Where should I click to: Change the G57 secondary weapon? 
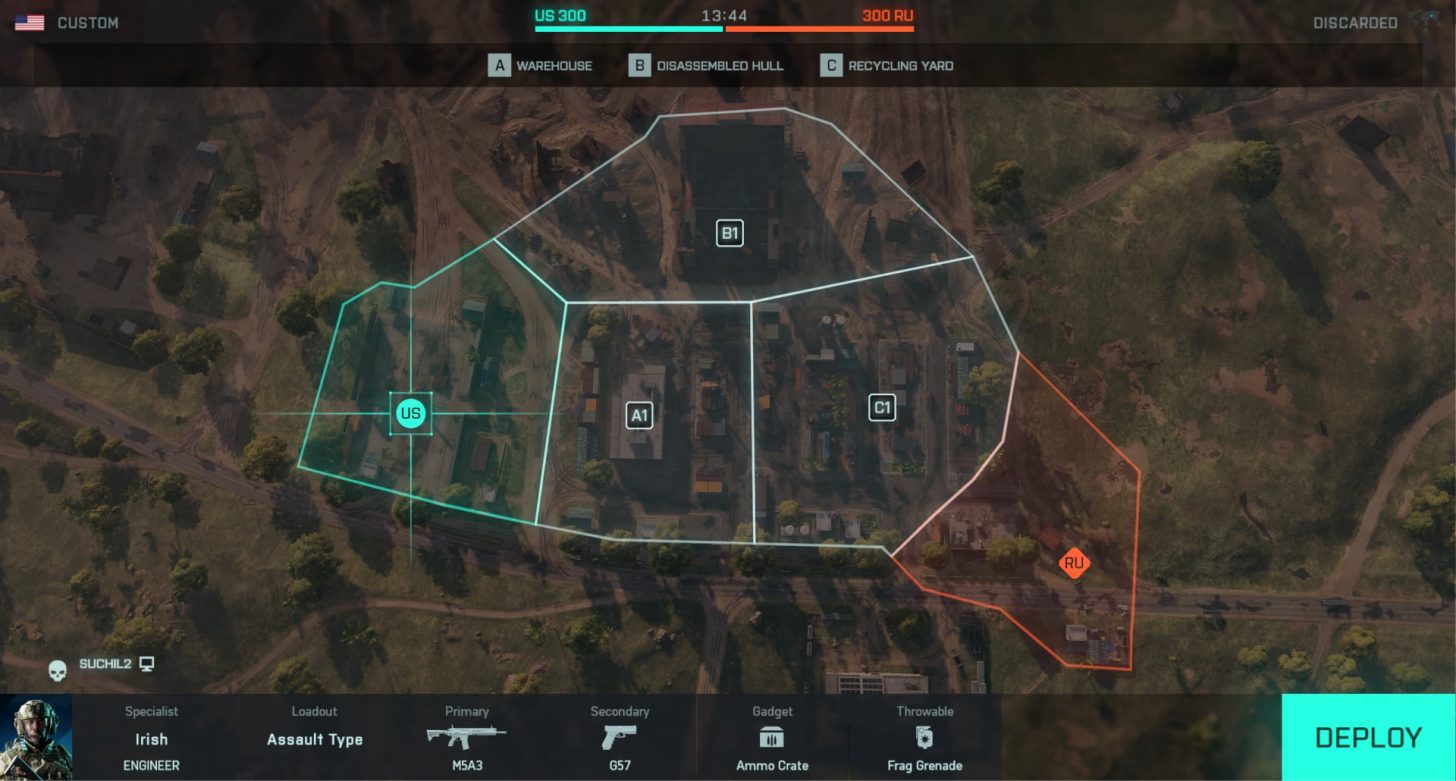(619, 739)
